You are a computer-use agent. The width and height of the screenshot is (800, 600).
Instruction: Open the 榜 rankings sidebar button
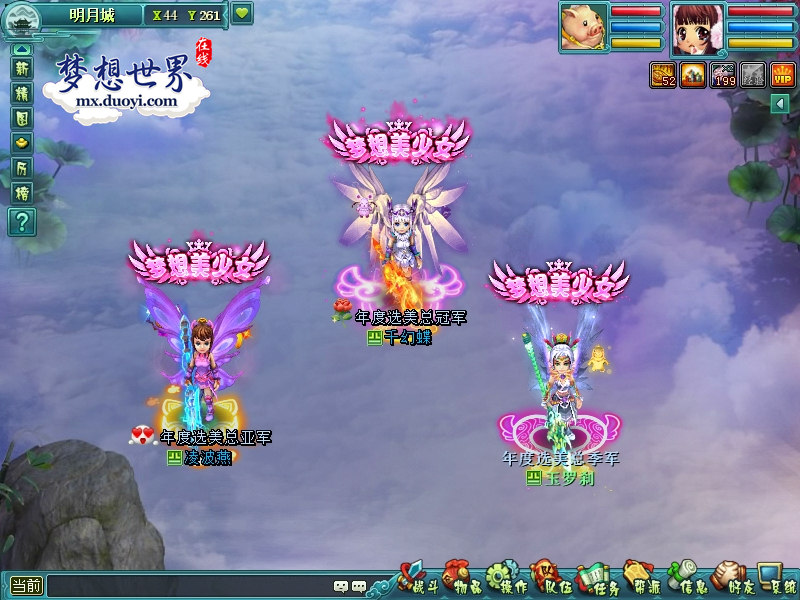click(22, 193)
